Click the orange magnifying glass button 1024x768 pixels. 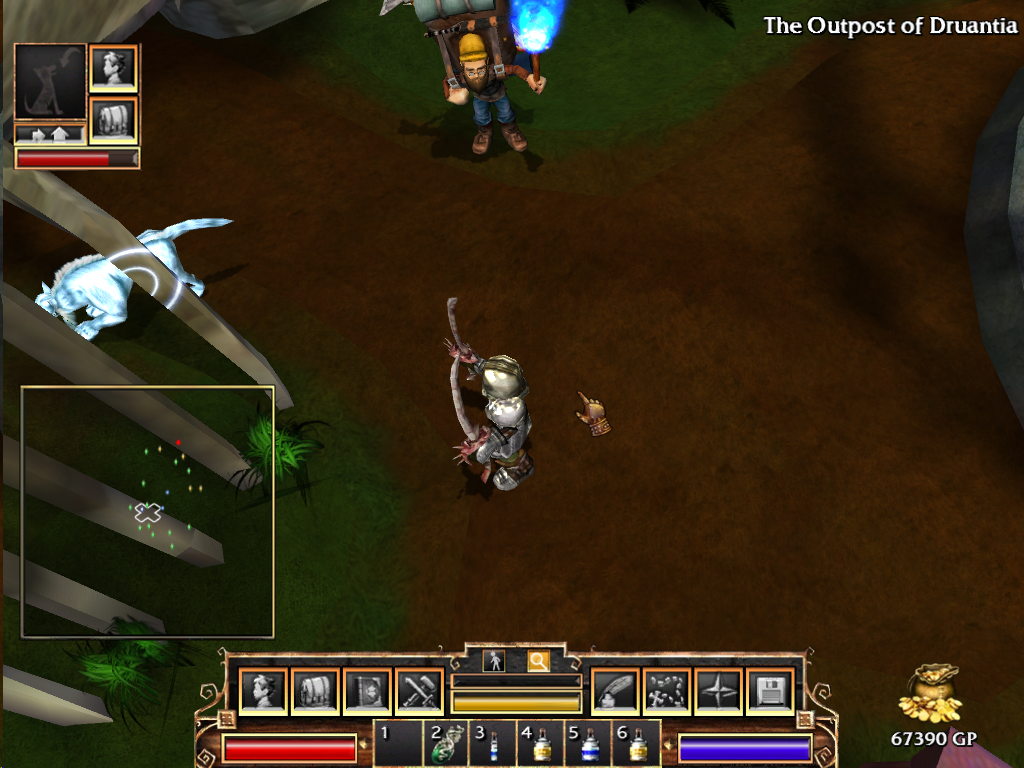click(x=538, y=661)
